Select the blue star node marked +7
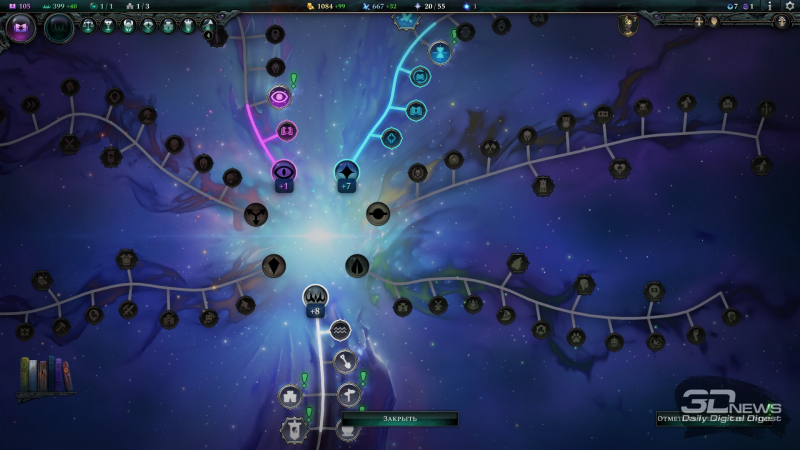800x450 pixels. tap(346, 171)
